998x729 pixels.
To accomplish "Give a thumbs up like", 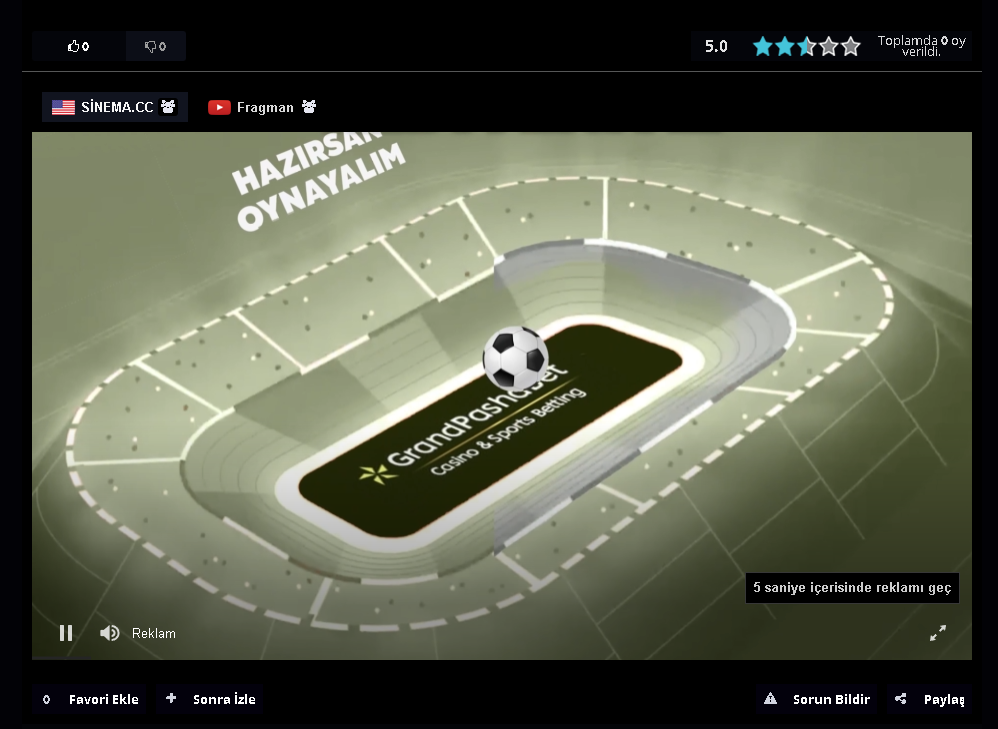I will [78, 46].
